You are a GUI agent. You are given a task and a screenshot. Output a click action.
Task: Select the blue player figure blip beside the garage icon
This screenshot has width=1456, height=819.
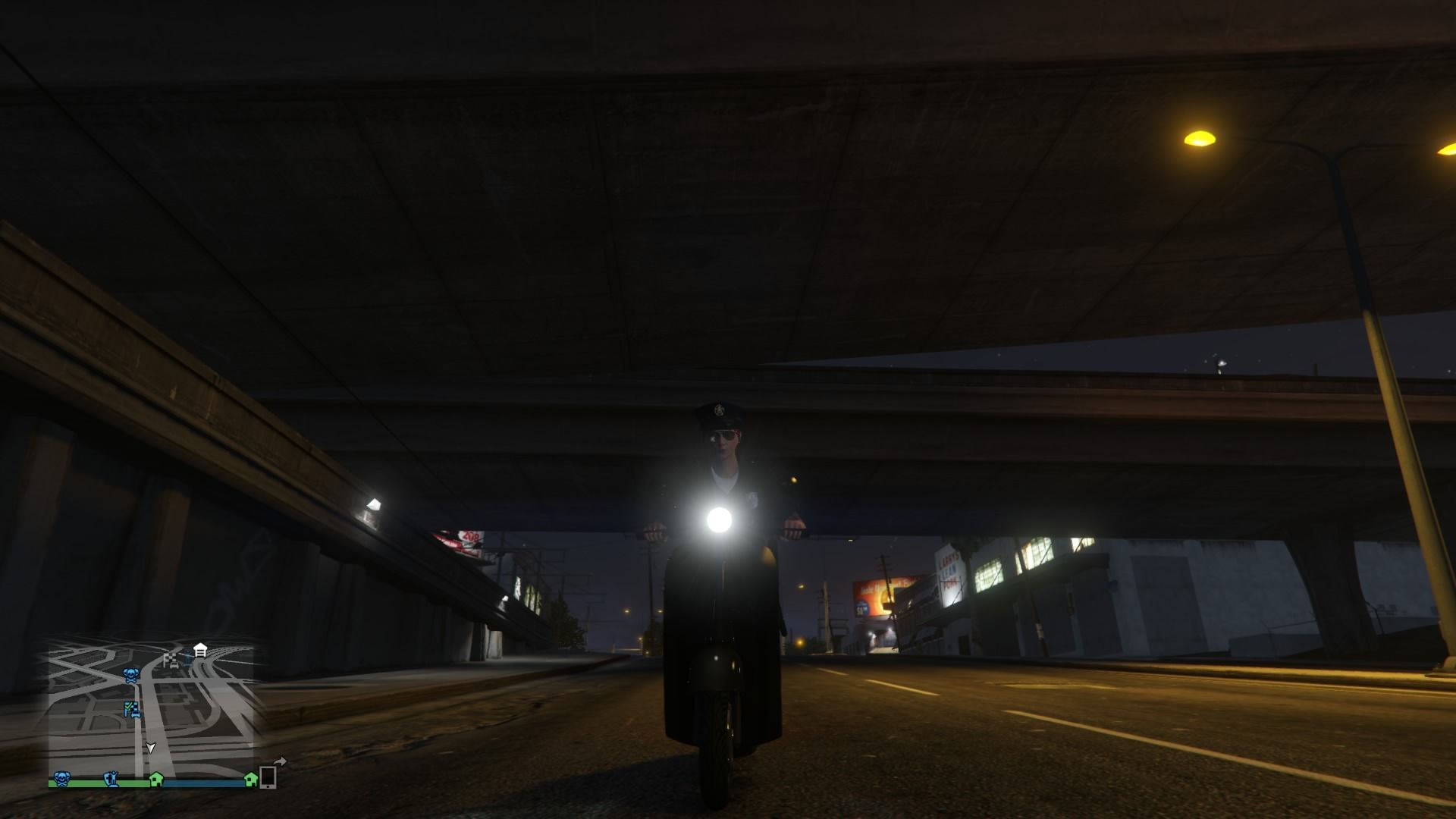pyautogui.click(x=187, y=657)
